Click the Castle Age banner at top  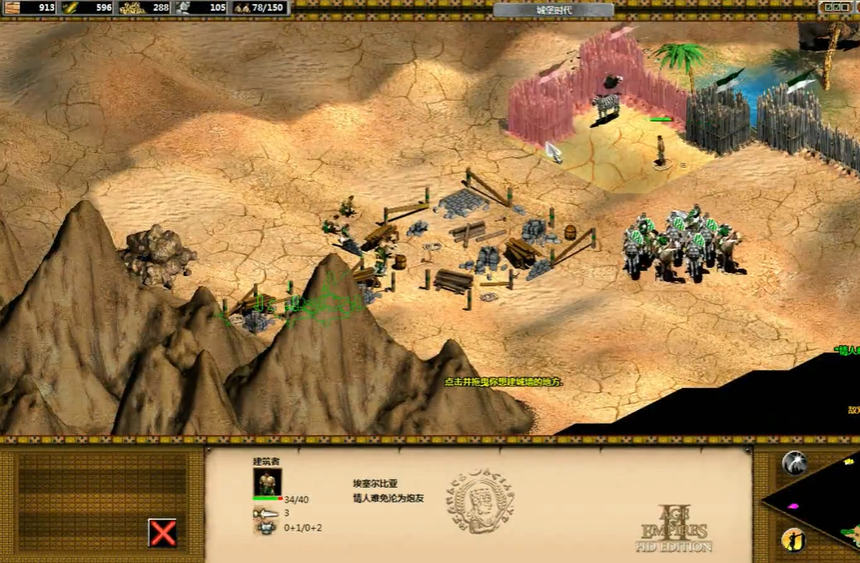click(x=553, y=10)
